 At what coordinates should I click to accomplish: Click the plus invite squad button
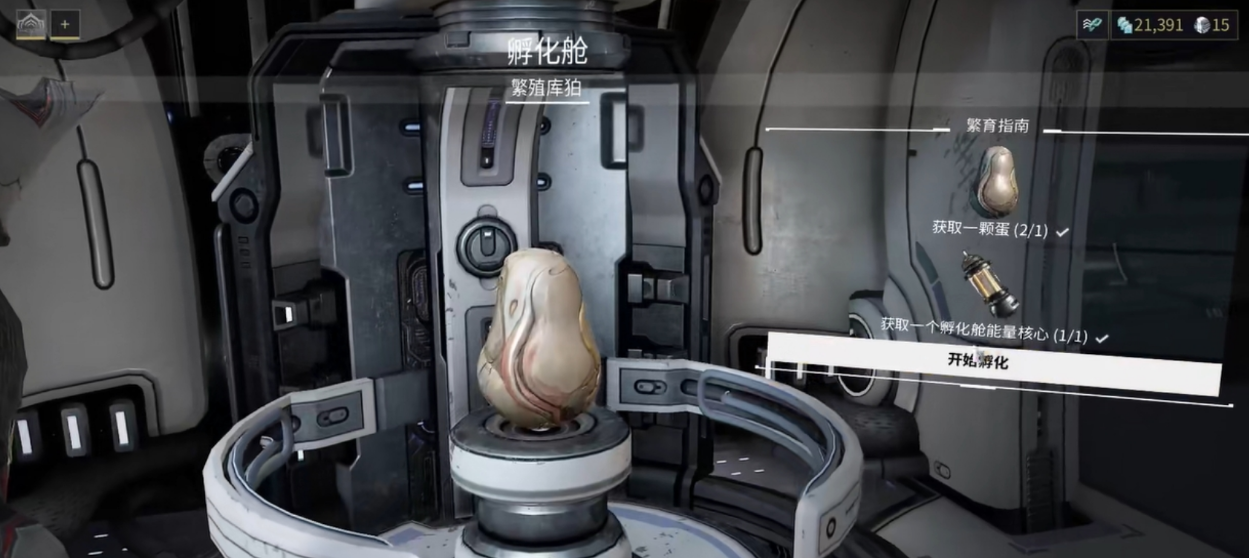pyautogui.click(x=65, y=23)
